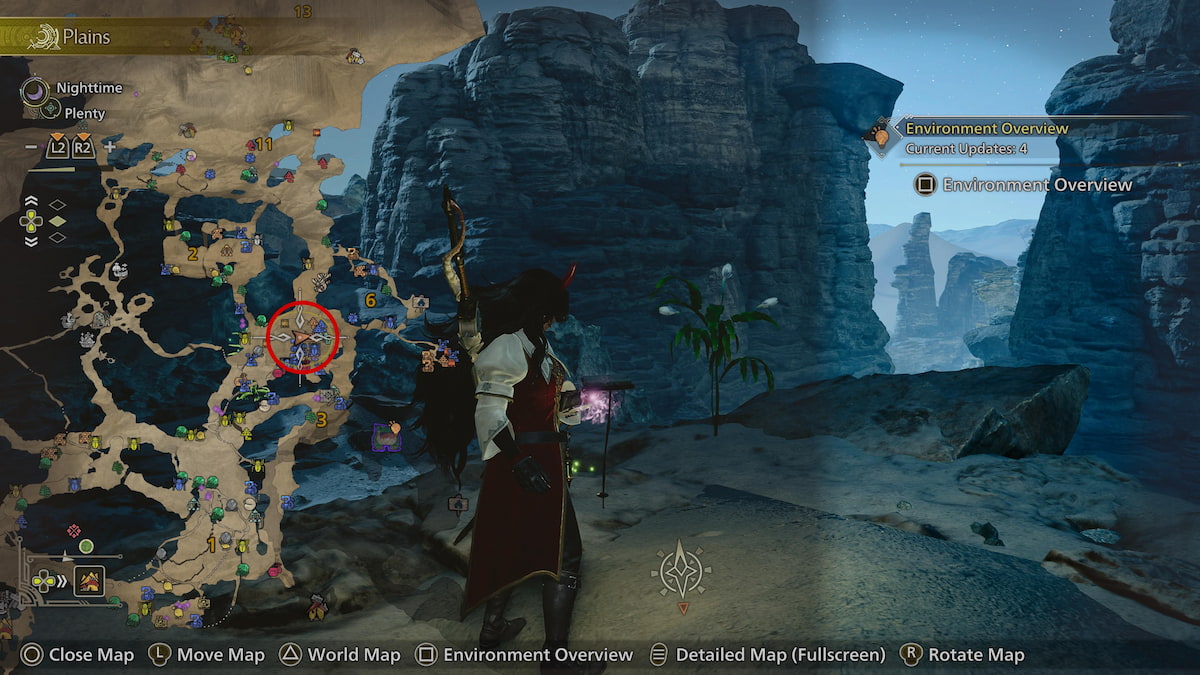This screenshot has height=675, width=1200.
Task: Select area 11 marker on the map
Action: coord(264,144)
